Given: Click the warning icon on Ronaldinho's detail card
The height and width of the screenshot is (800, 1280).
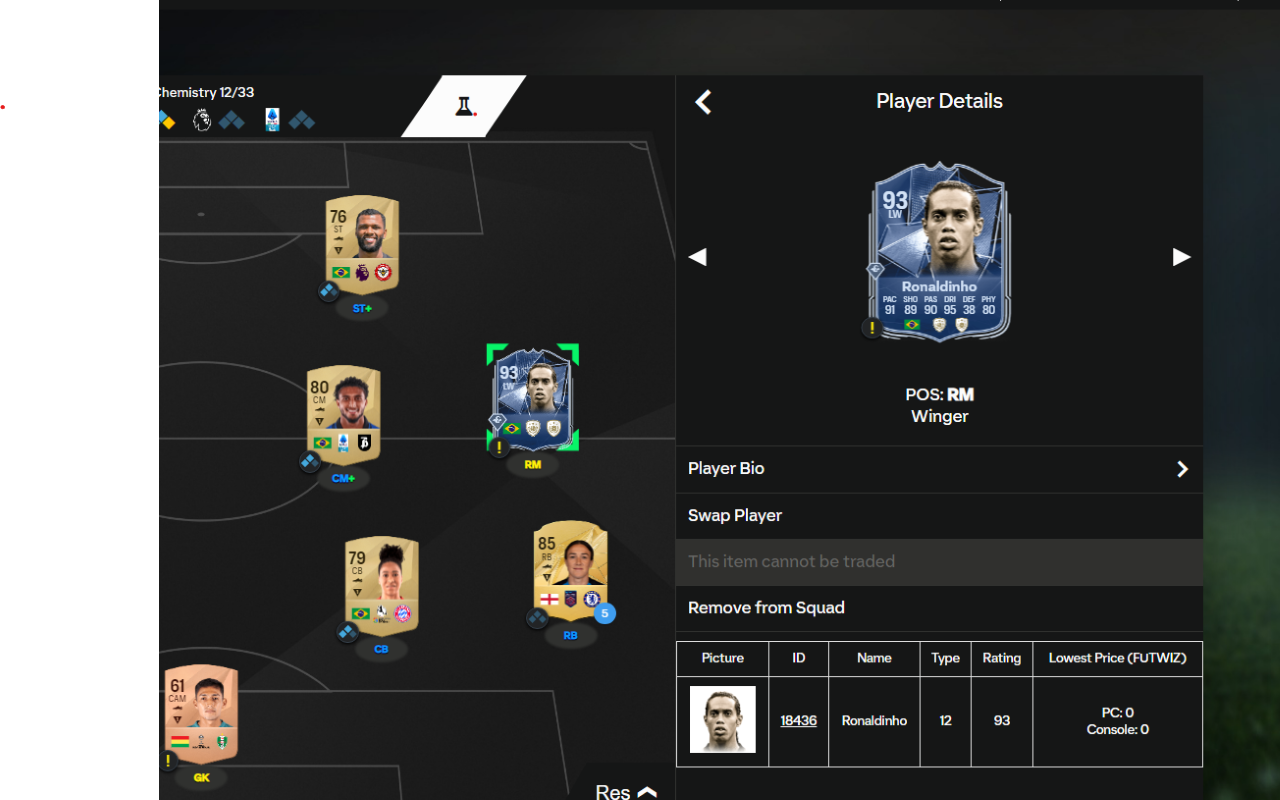Looking at the screenshot, I should click(870, 327).
